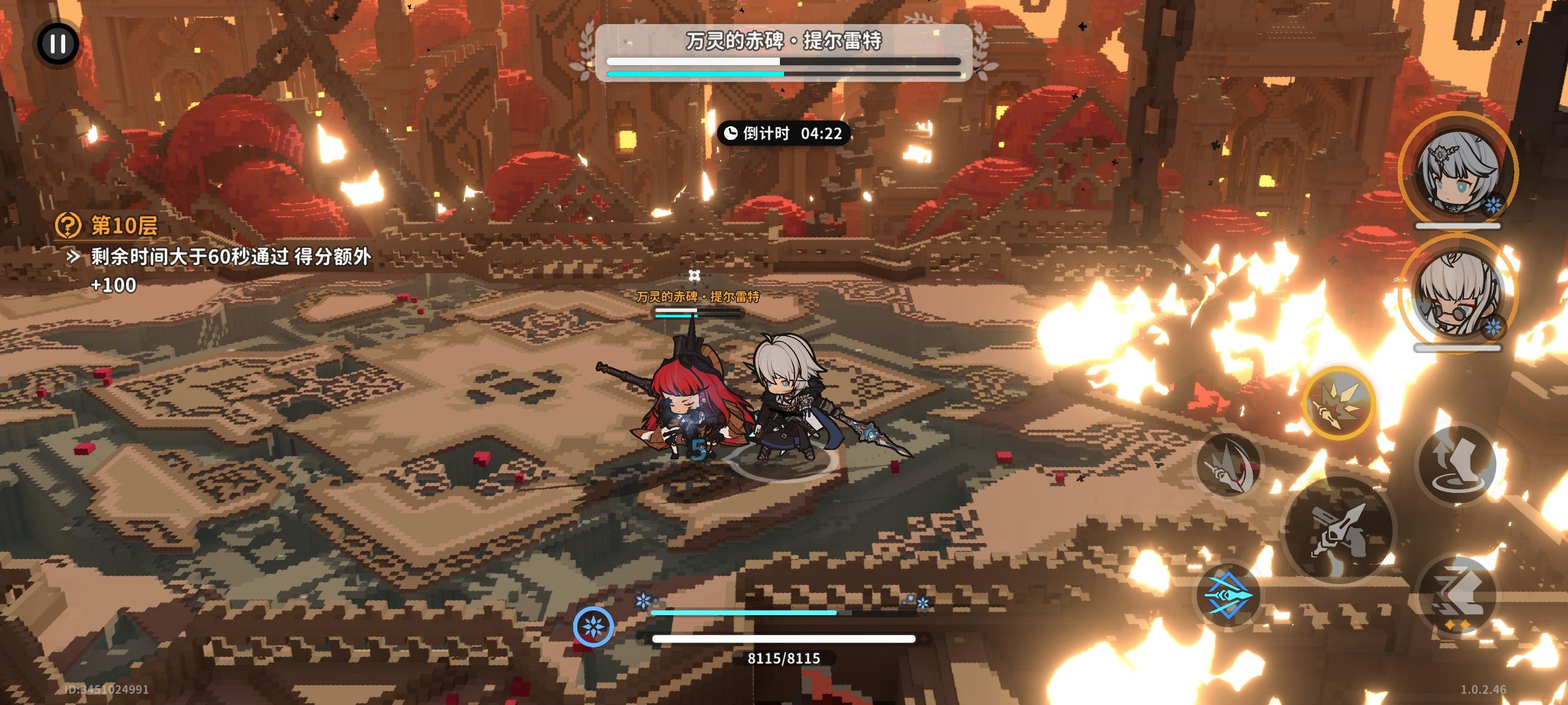Open the floor 10 objective help icon
1568x705 pixels.
[68, 225]
